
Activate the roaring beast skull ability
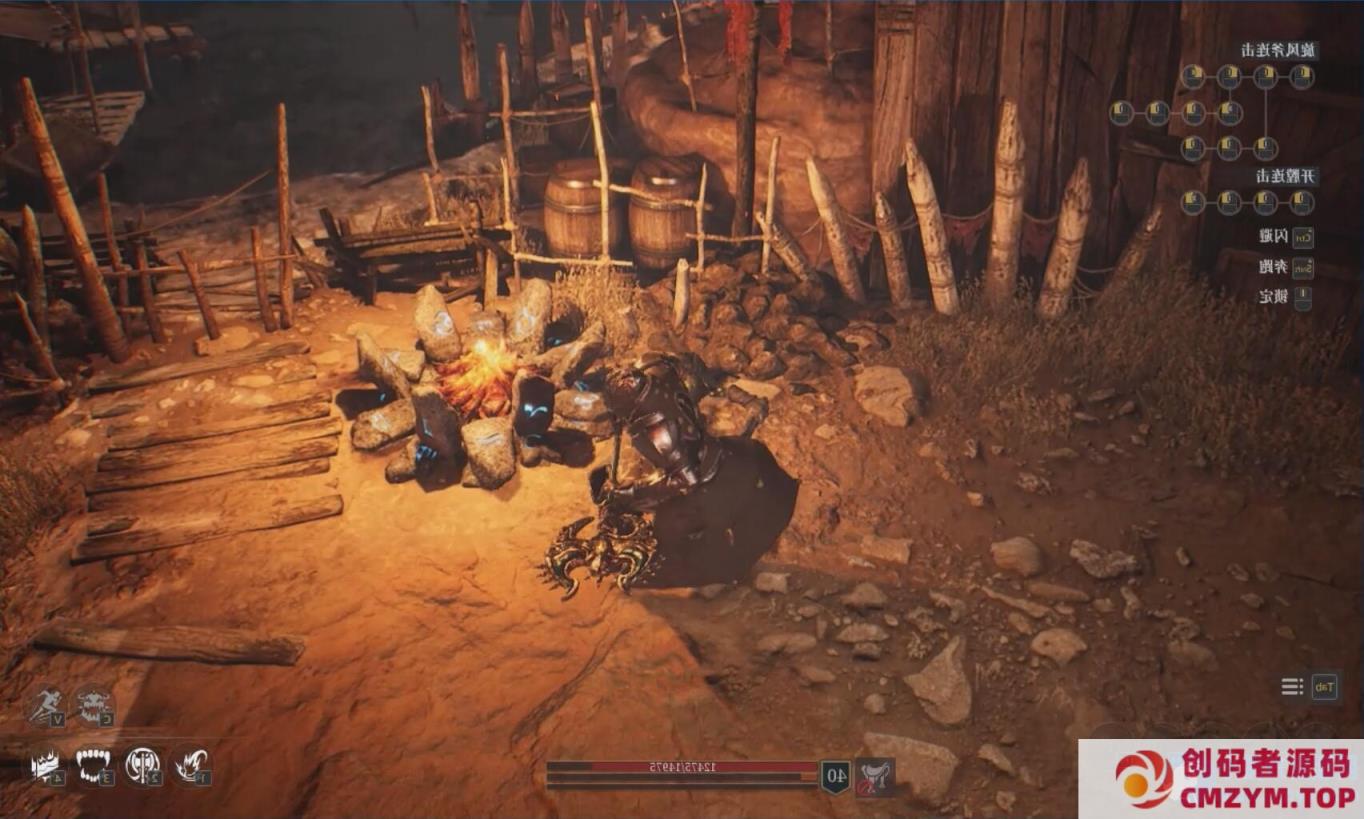pyautogui.click(x=94, y=706)
